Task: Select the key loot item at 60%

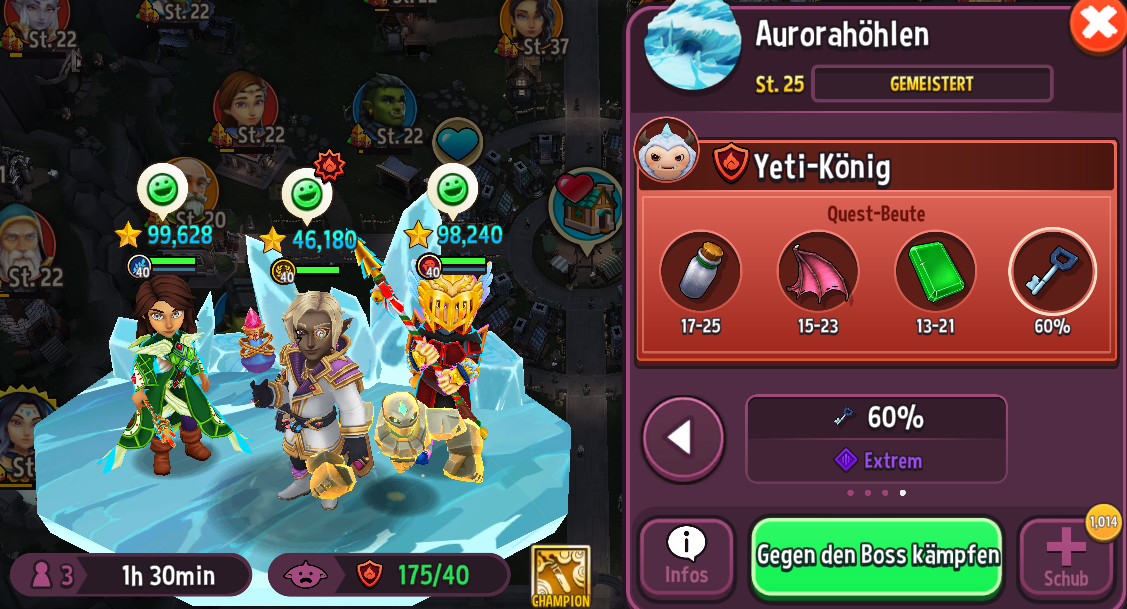Action: click(x=1052, y=271)
